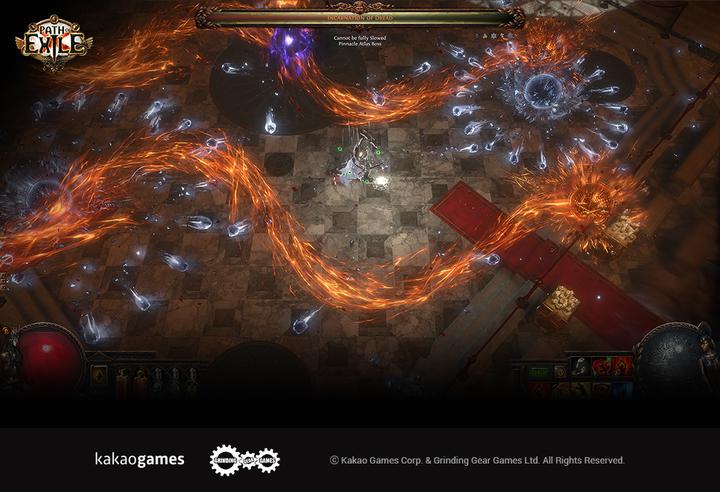This screenshot has width=720, height=492.
Task: Open the kakaogames logo link
Action: 139,460
